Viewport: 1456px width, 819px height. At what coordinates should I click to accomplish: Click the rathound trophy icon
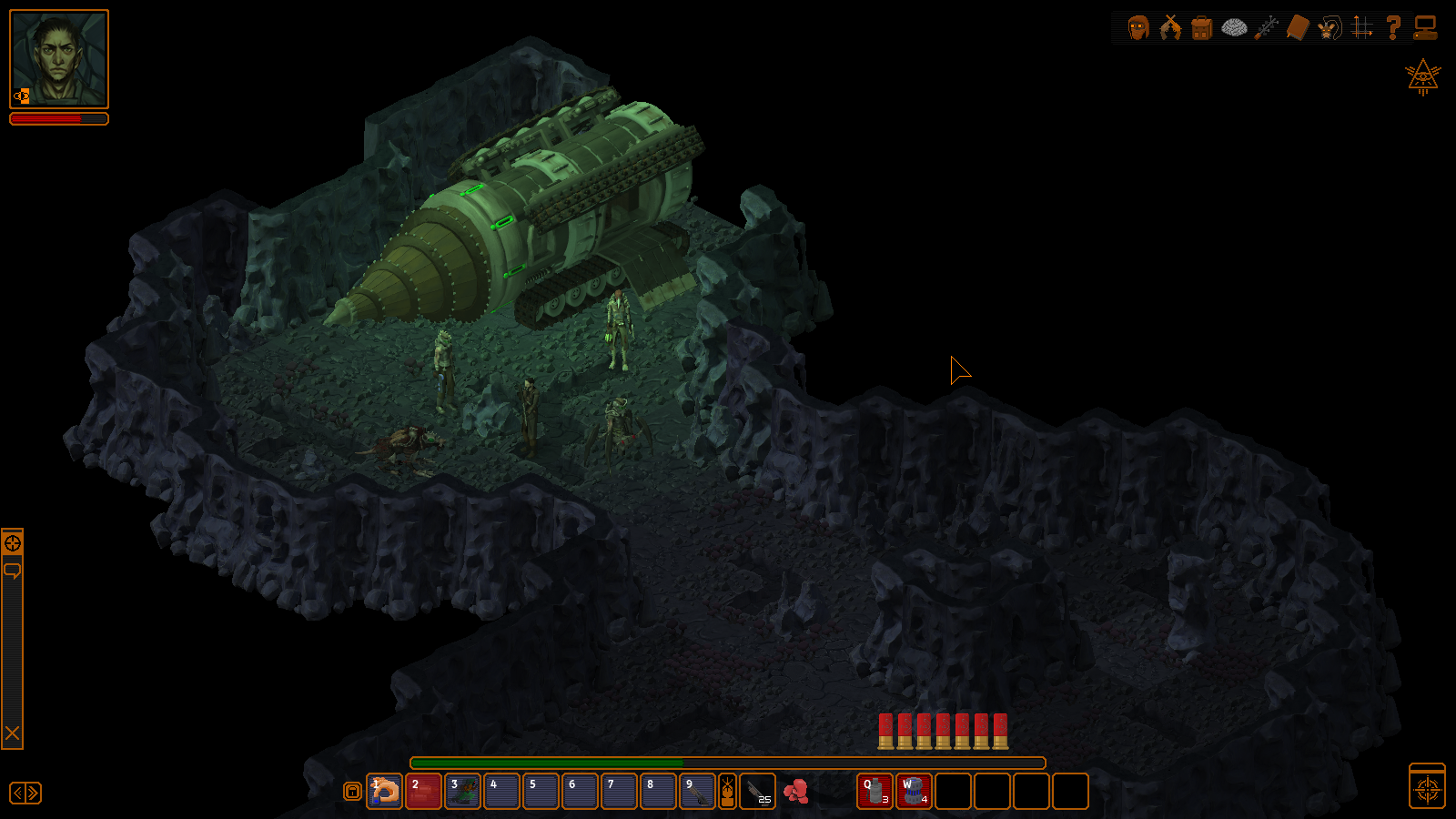(1330, 28)
